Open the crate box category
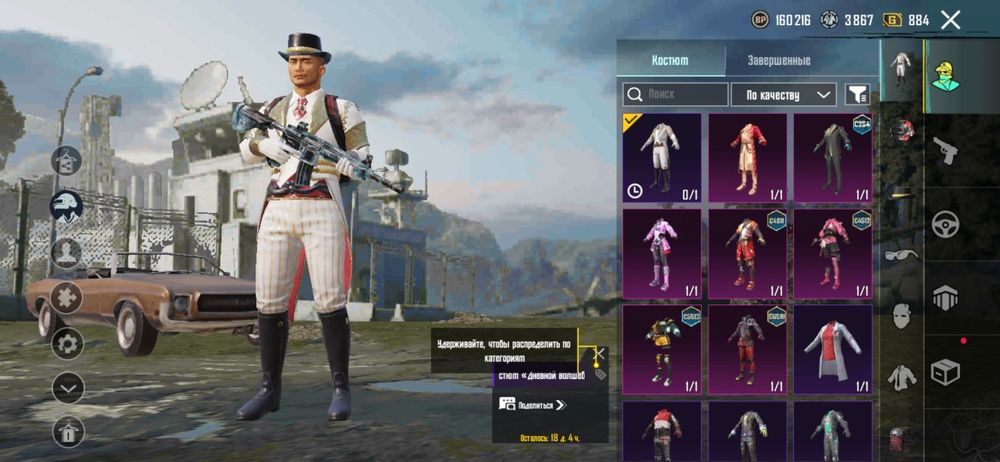Image resolution: width=1000 pixels, height=462 pixels. coord(944,373)
